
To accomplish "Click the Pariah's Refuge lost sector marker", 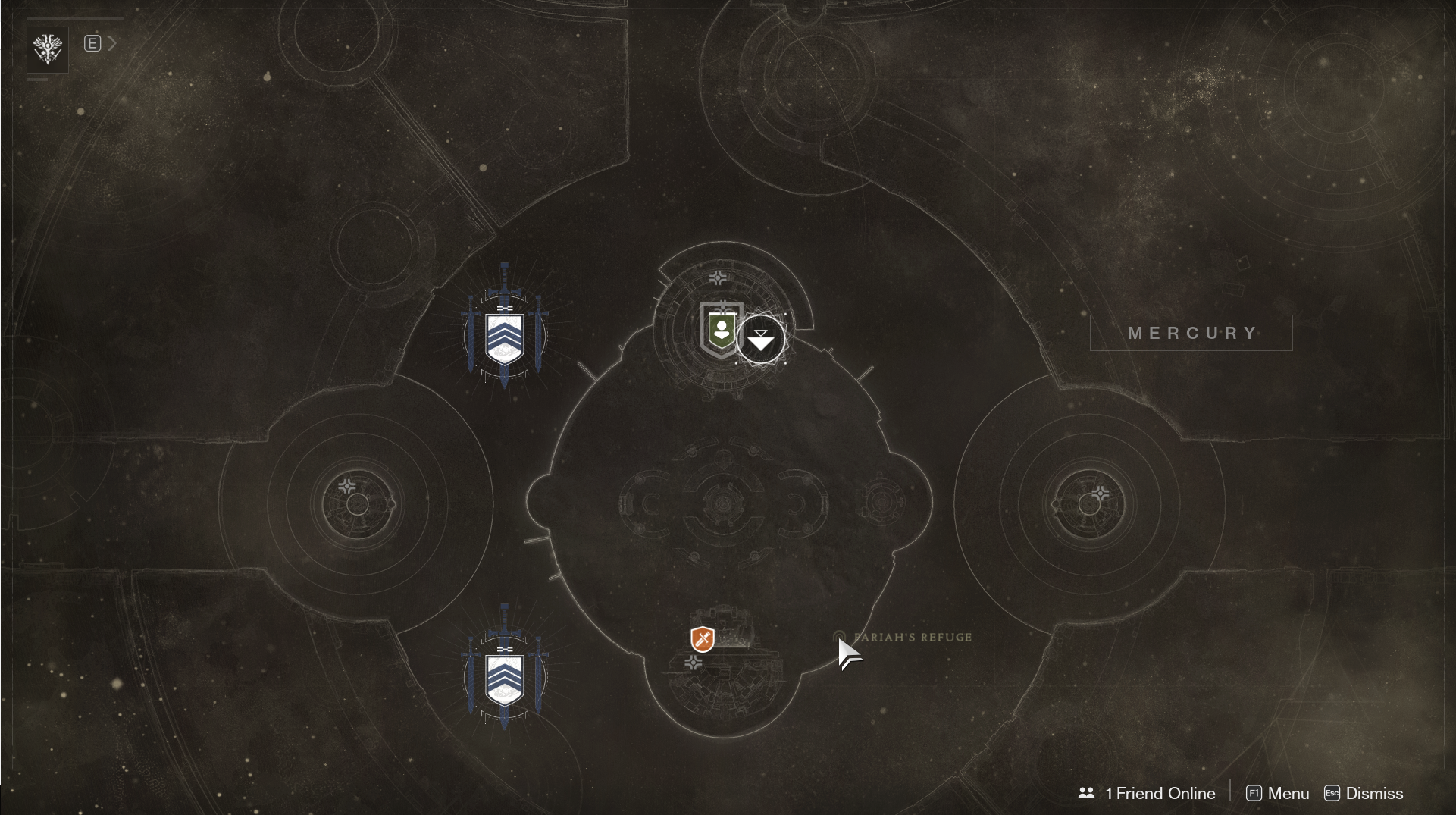I will pyautogui.click(x=839, y=637).
